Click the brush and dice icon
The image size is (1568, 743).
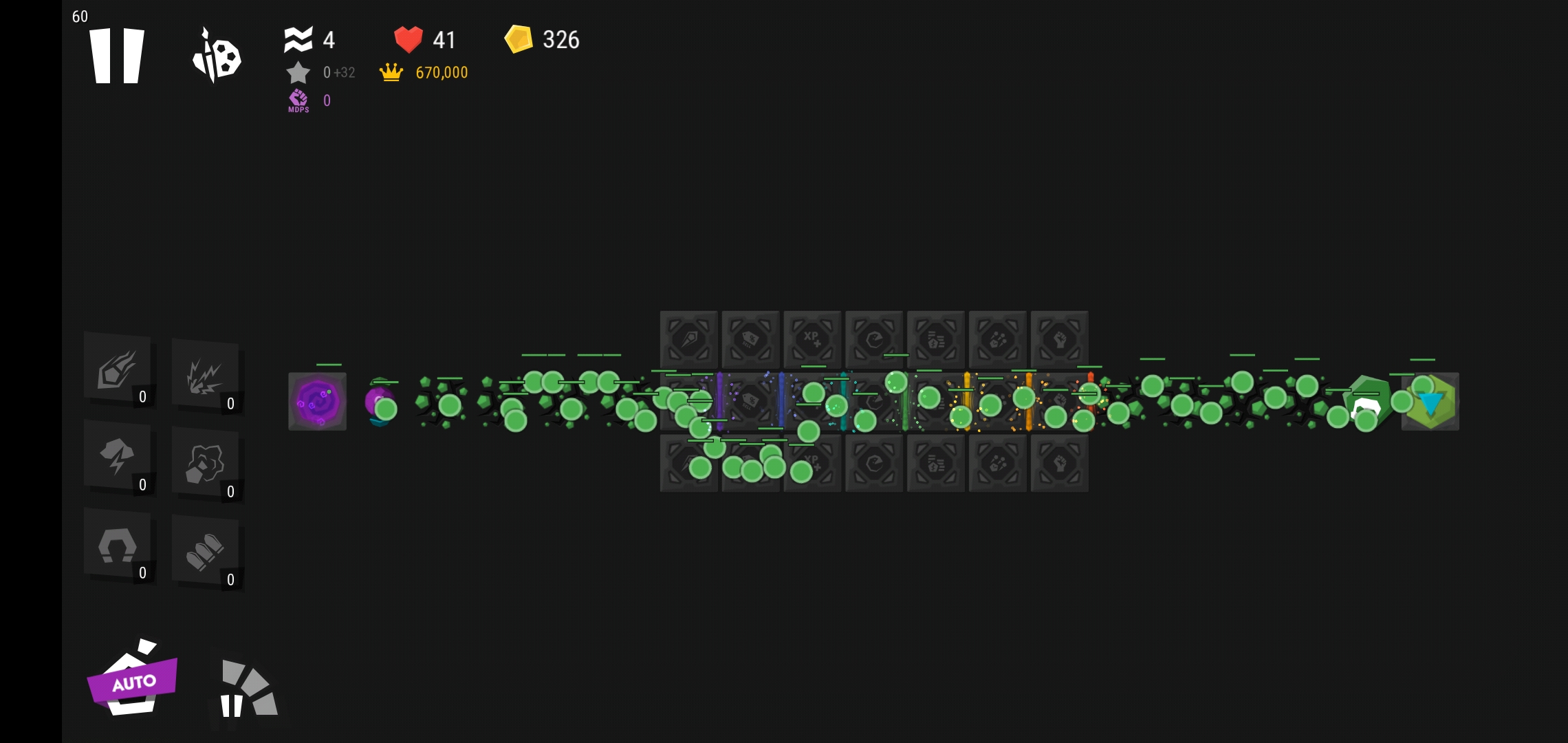pos(217,56)
